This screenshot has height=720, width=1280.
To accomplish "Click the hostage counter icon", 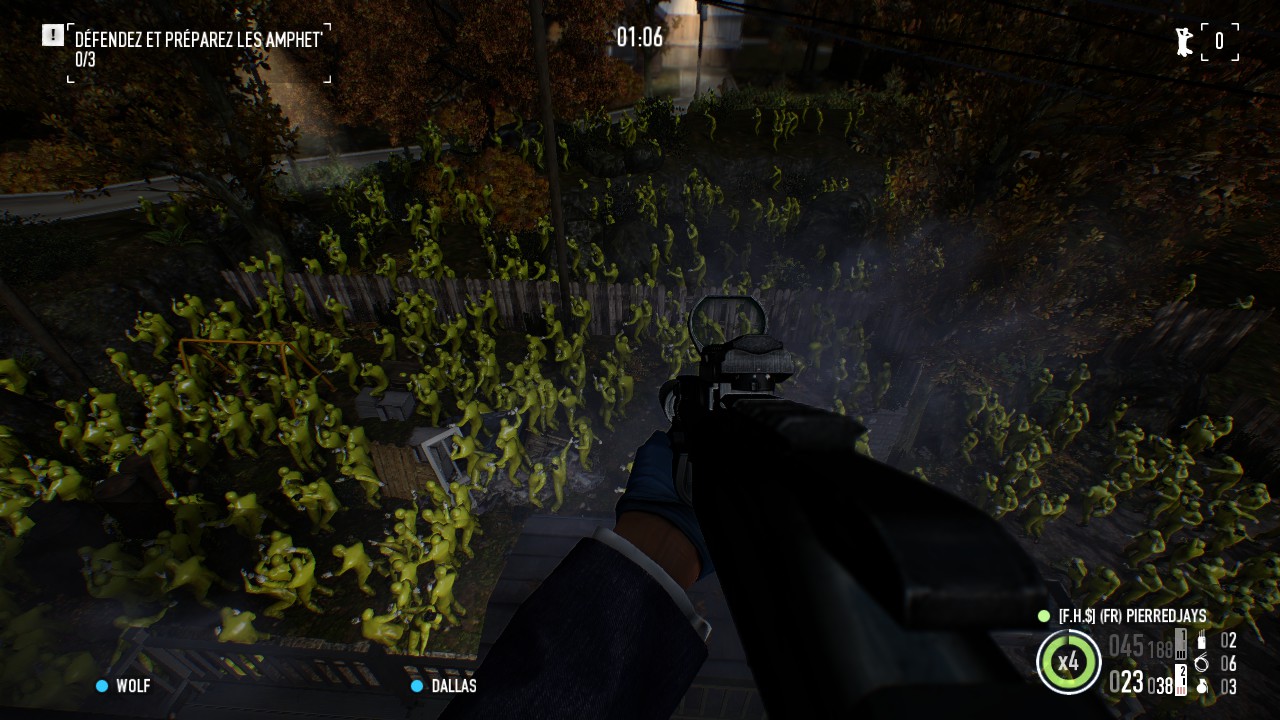I will click(1186, 42).
